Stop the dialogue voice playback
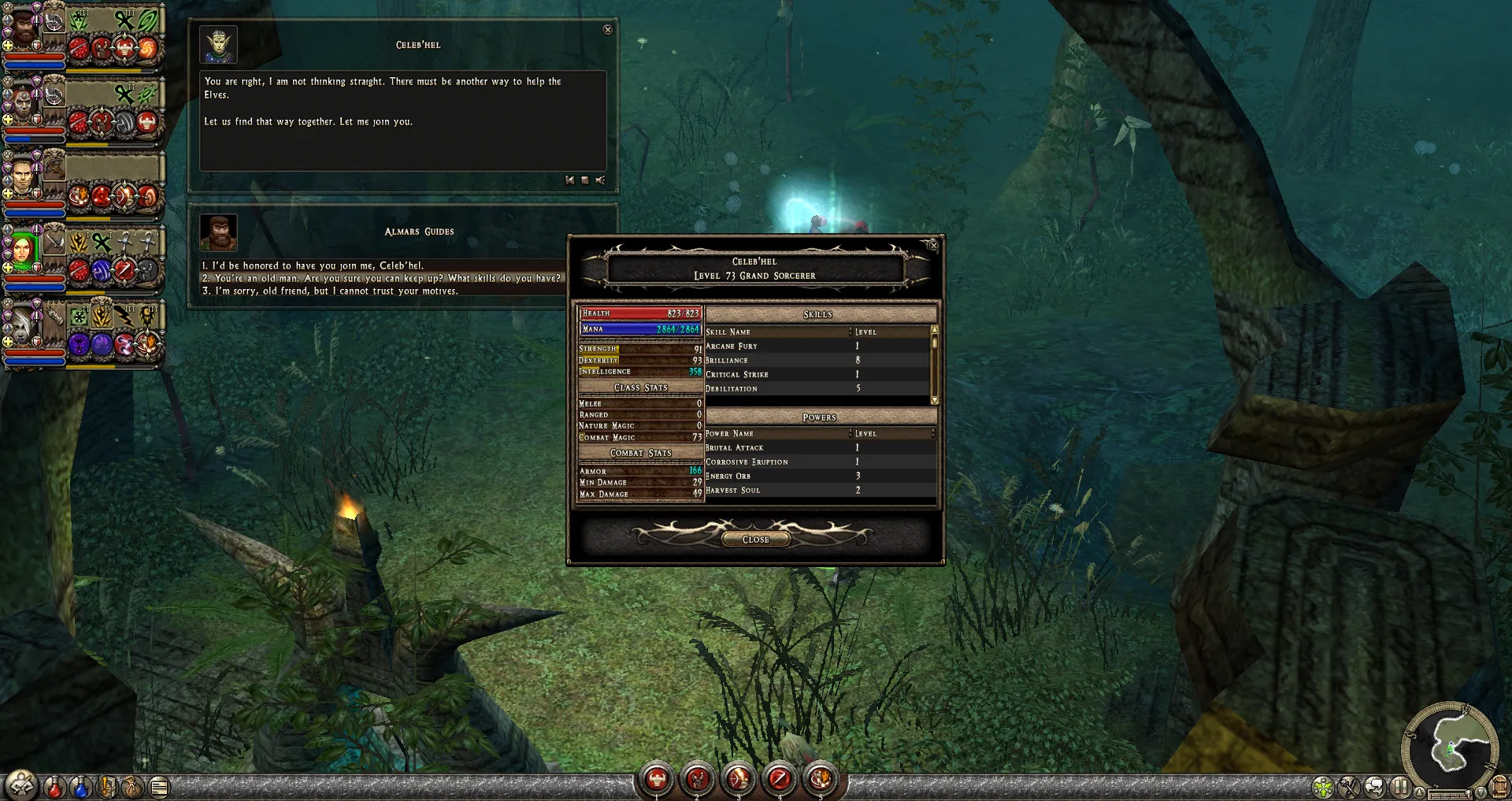The height and width of the screenshot is (801, 1512). (584, 180)
